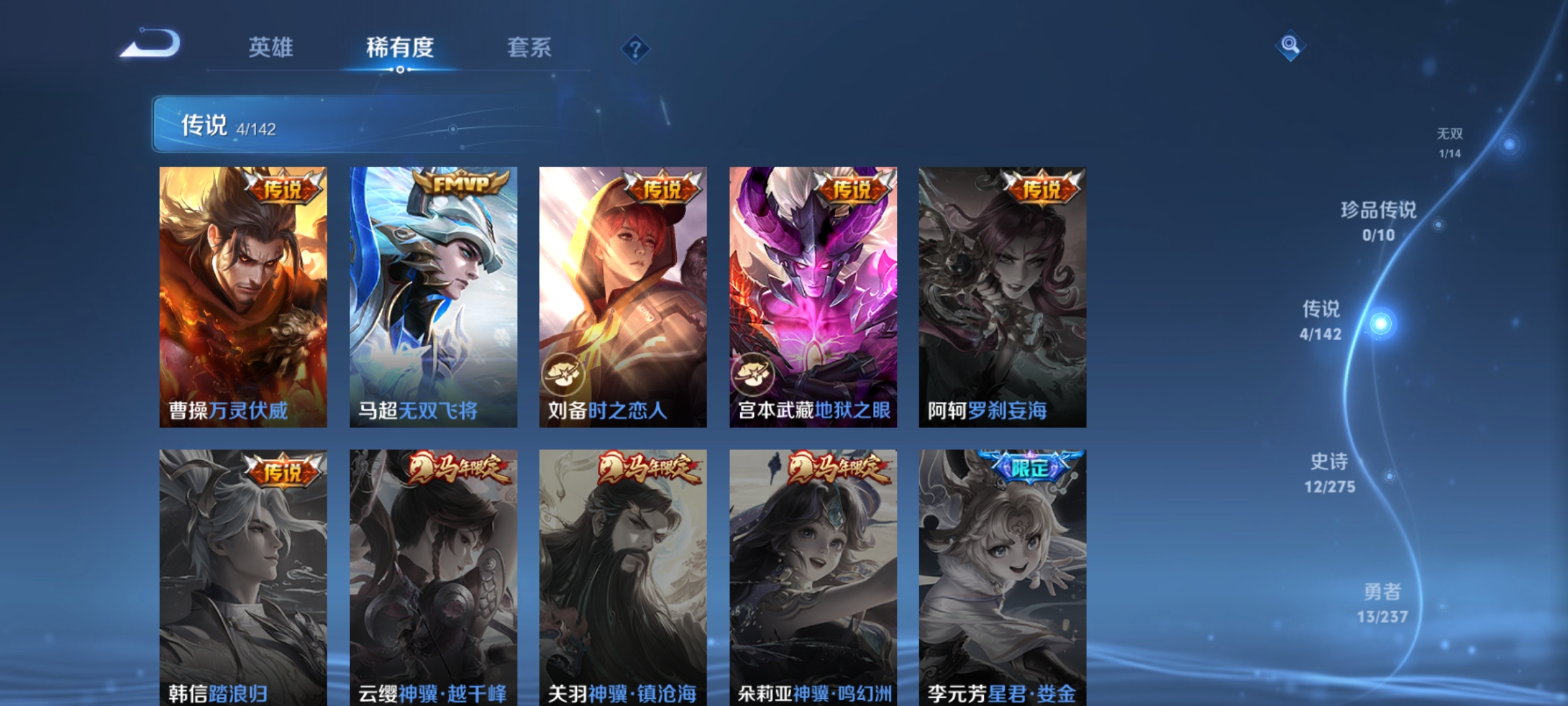Click the 传说 badge on 曹操 card
The image size is (1568, 706).
[284, 188]
